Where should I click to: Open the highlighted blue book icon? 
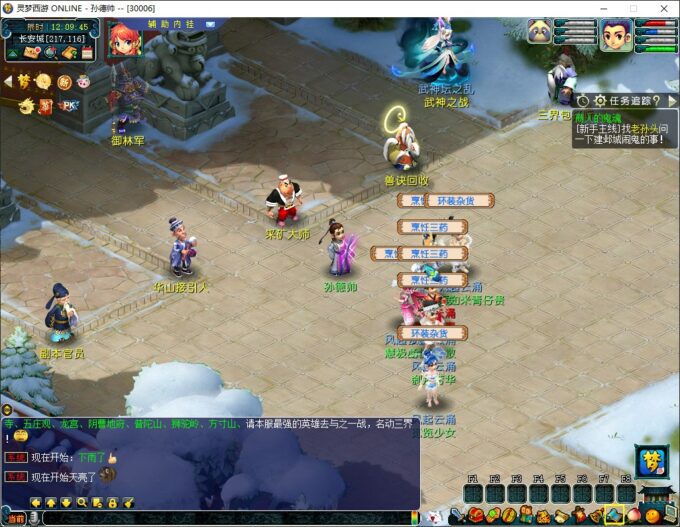[x=614, y=516]
